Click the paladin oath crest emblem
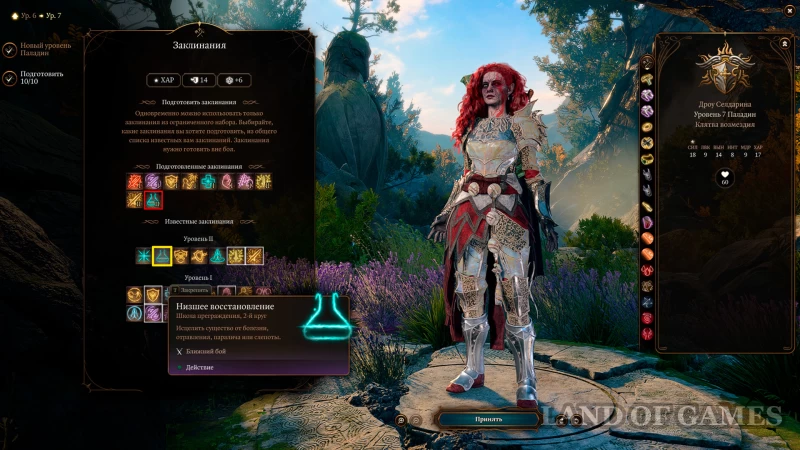 pyautogui.click(x=724, y=68)
